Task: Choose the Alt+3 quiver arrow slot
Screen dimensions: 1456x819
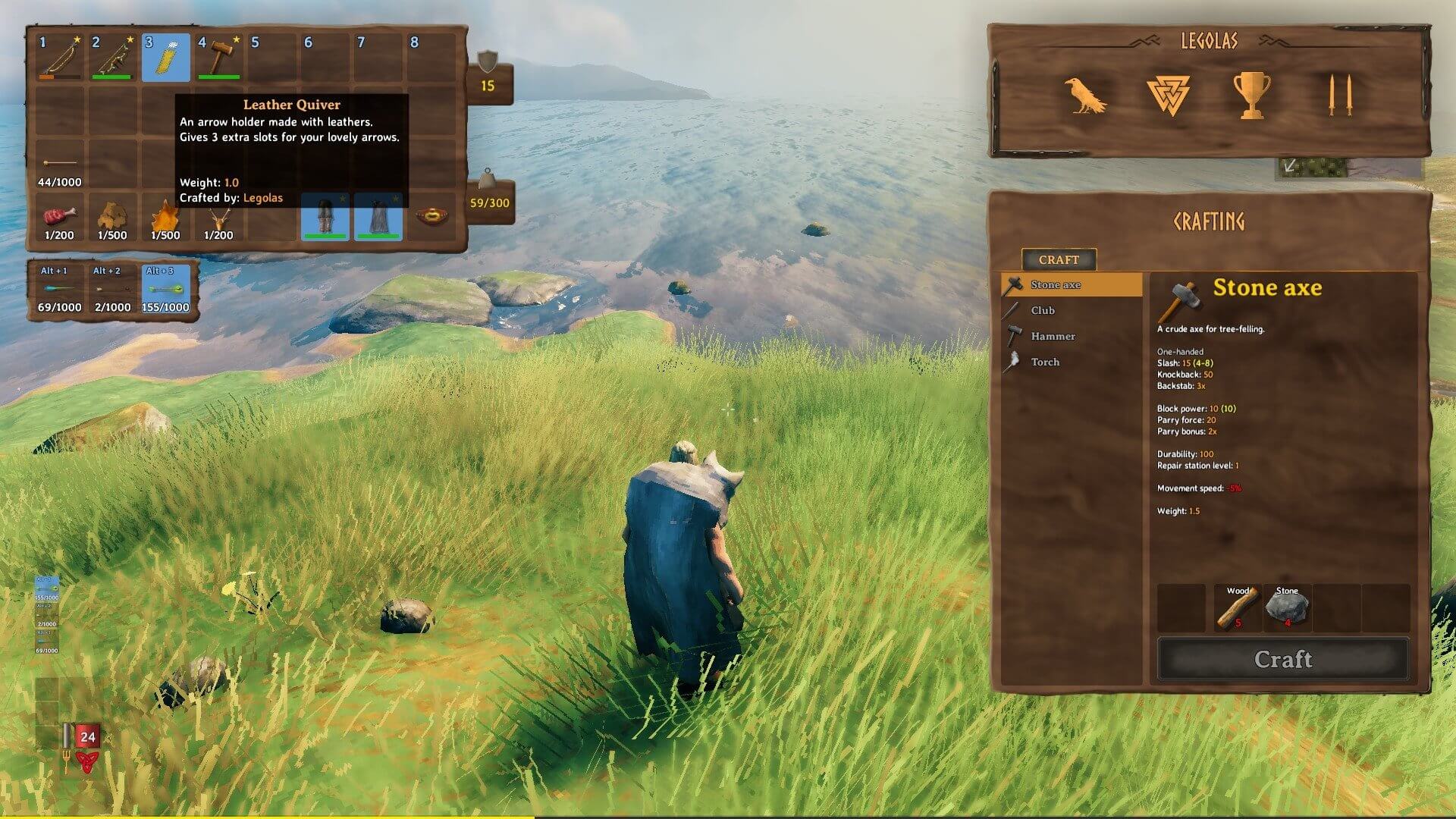Action: 165,290
